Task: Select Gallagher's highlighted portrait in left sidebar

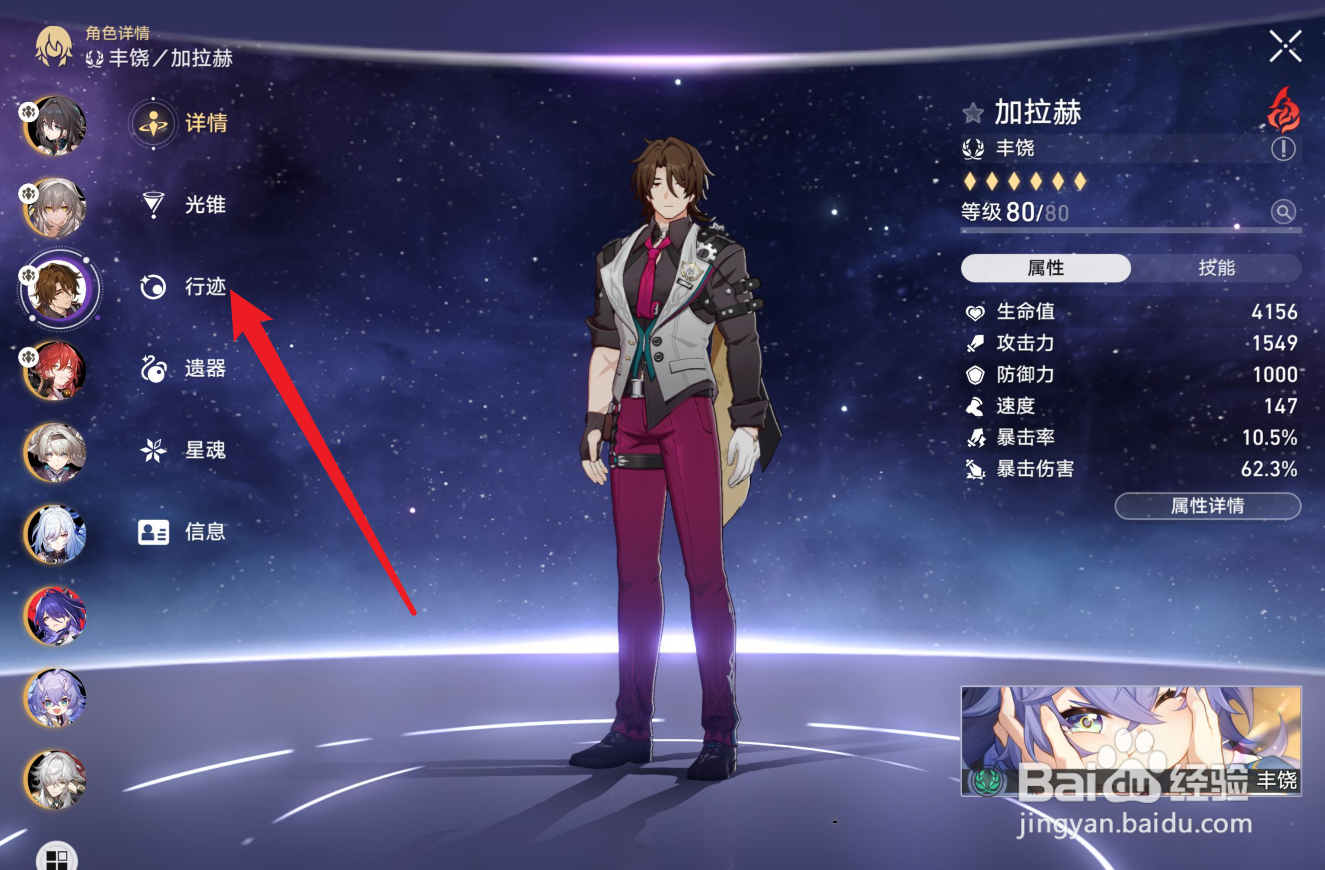Action: [x=55, y=290]
